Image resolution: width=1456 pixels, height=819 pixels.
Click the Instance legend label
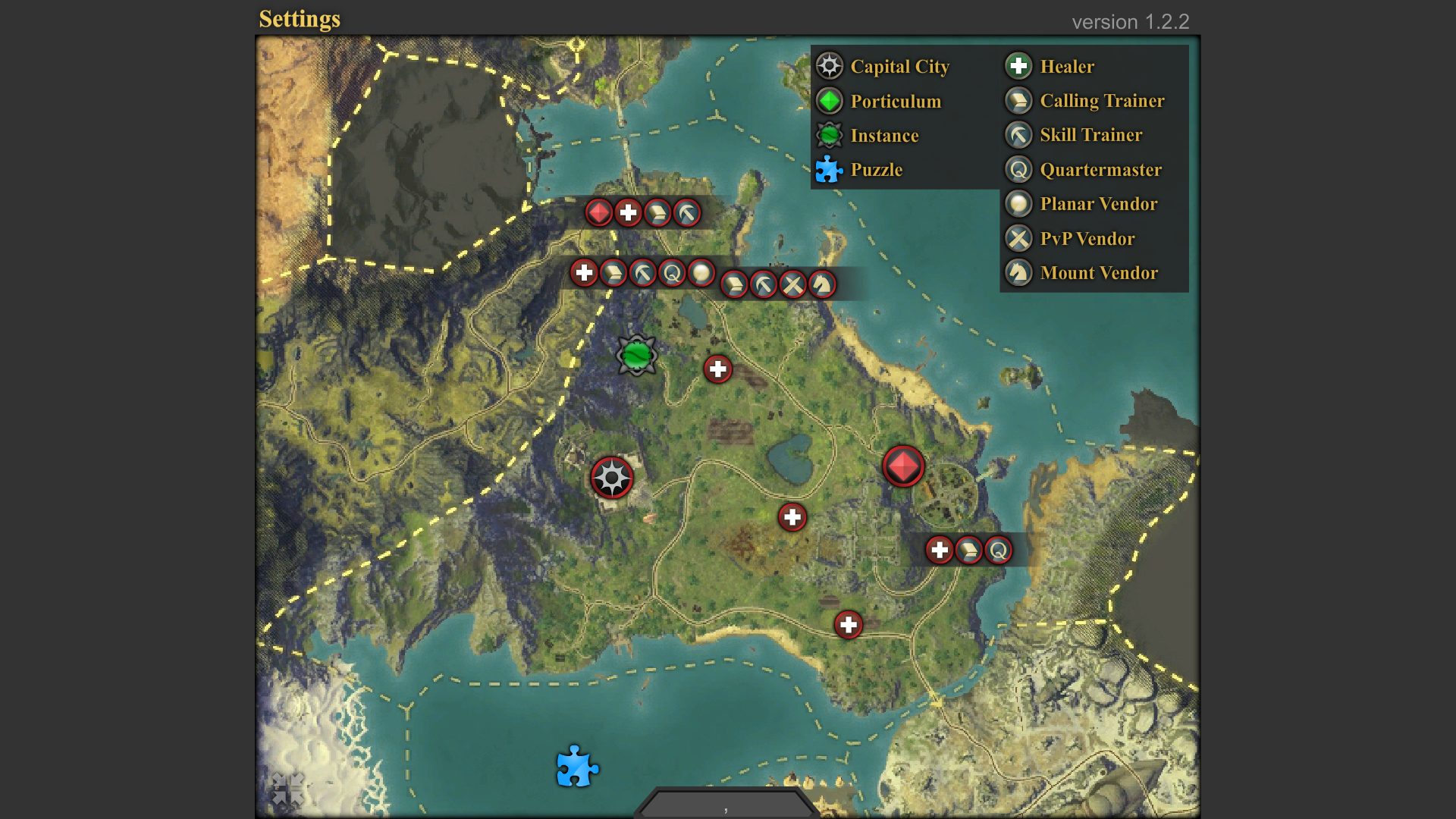click(885, 136)
